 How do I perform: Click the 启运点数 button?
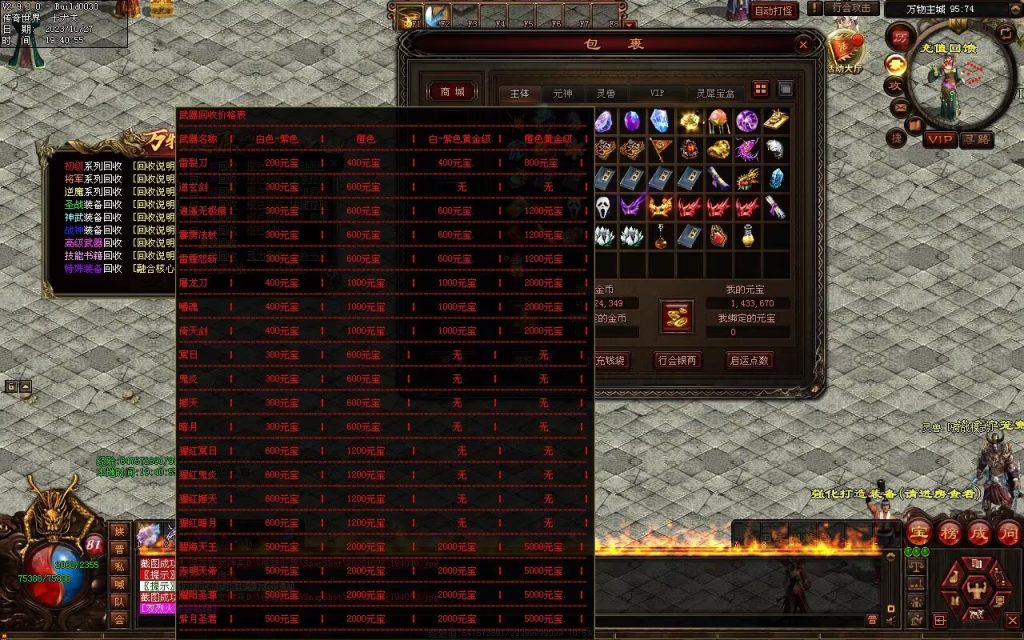pos(749,360)
